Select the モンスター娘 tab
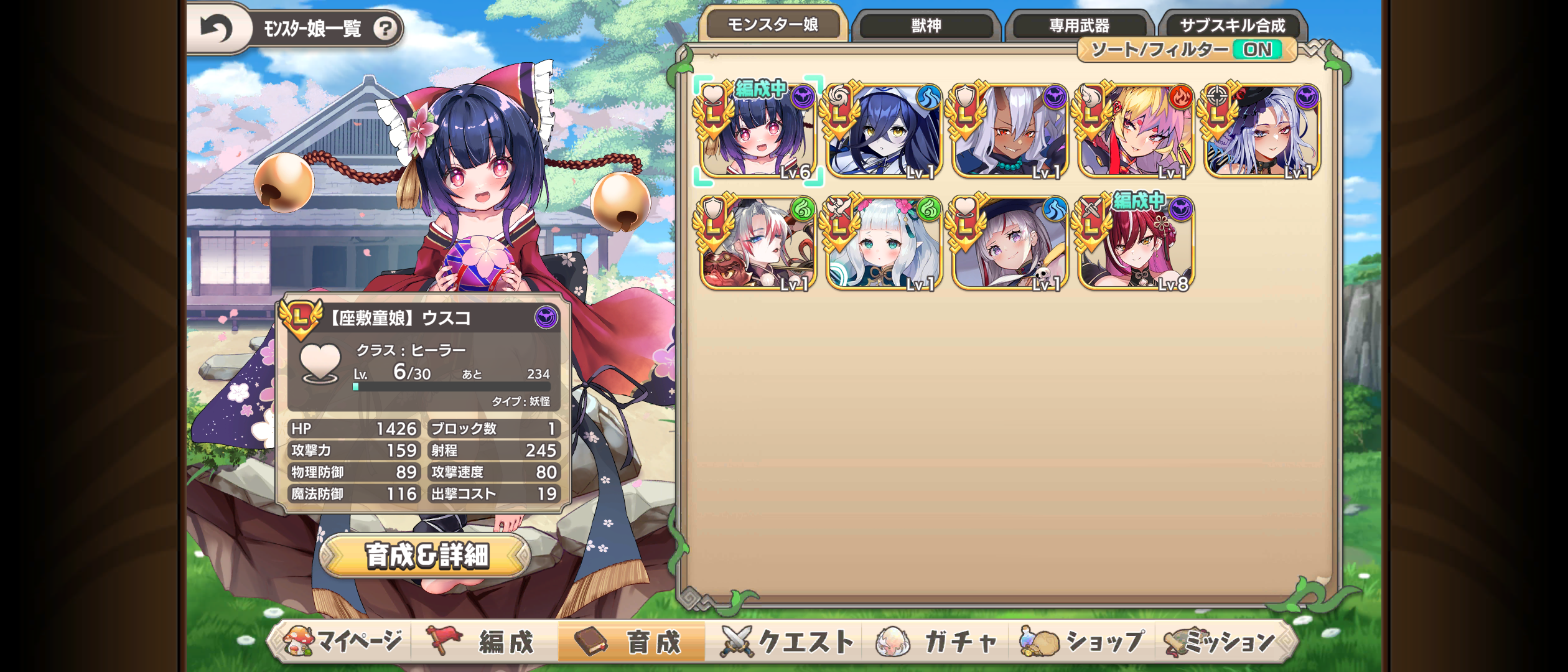The height and width of the screenshot is (672, 1568). click(x=773, y=24)
